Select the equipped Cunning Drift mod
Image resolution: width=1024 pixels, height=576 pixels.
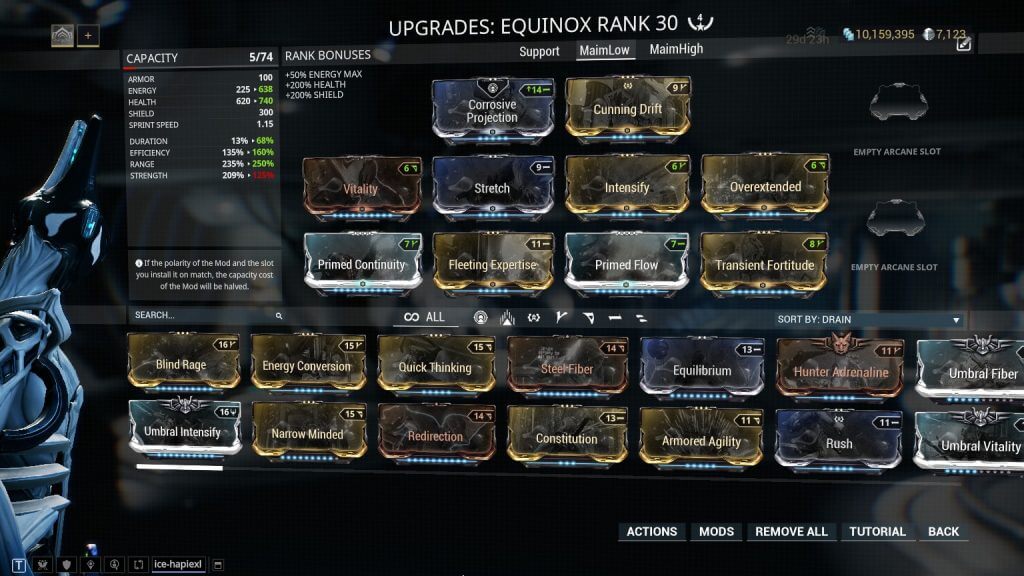tap(628, 110)
